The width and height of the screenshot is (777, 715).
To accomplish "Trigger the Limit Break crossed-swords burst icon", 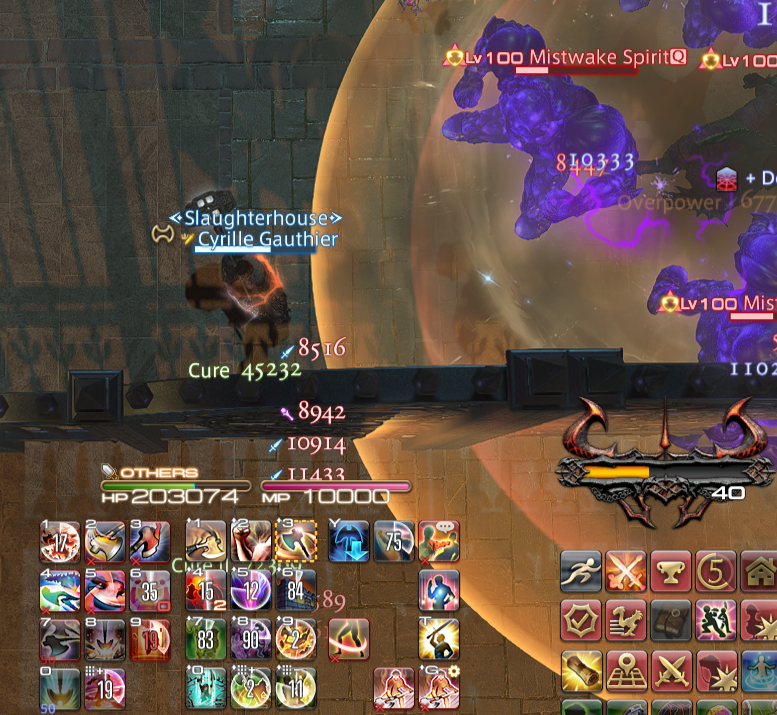I will [626, 572].
